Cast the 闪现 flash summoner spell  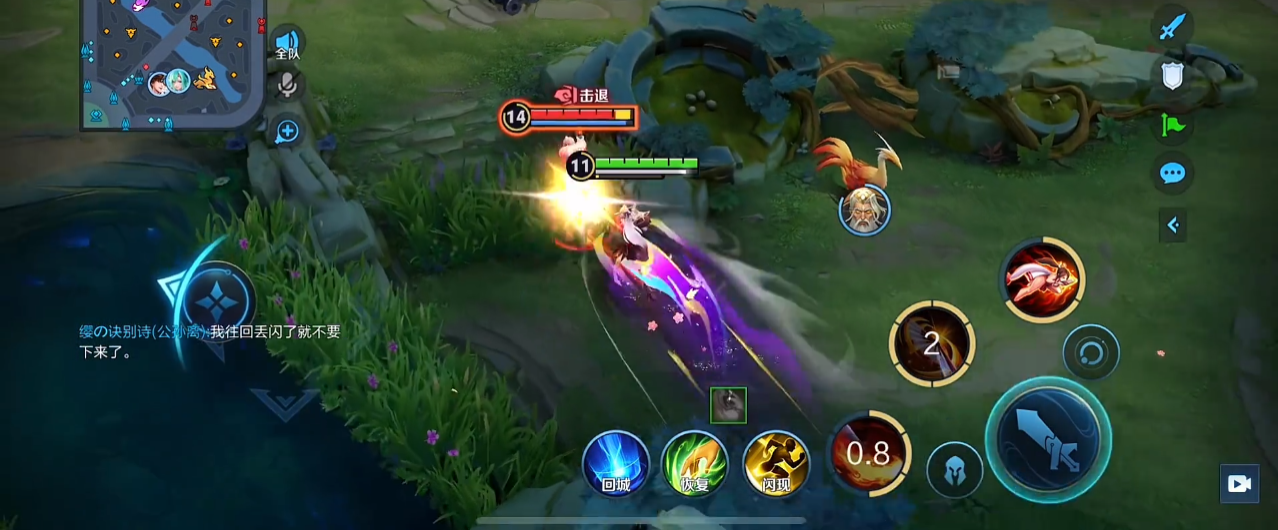[776, 464]
